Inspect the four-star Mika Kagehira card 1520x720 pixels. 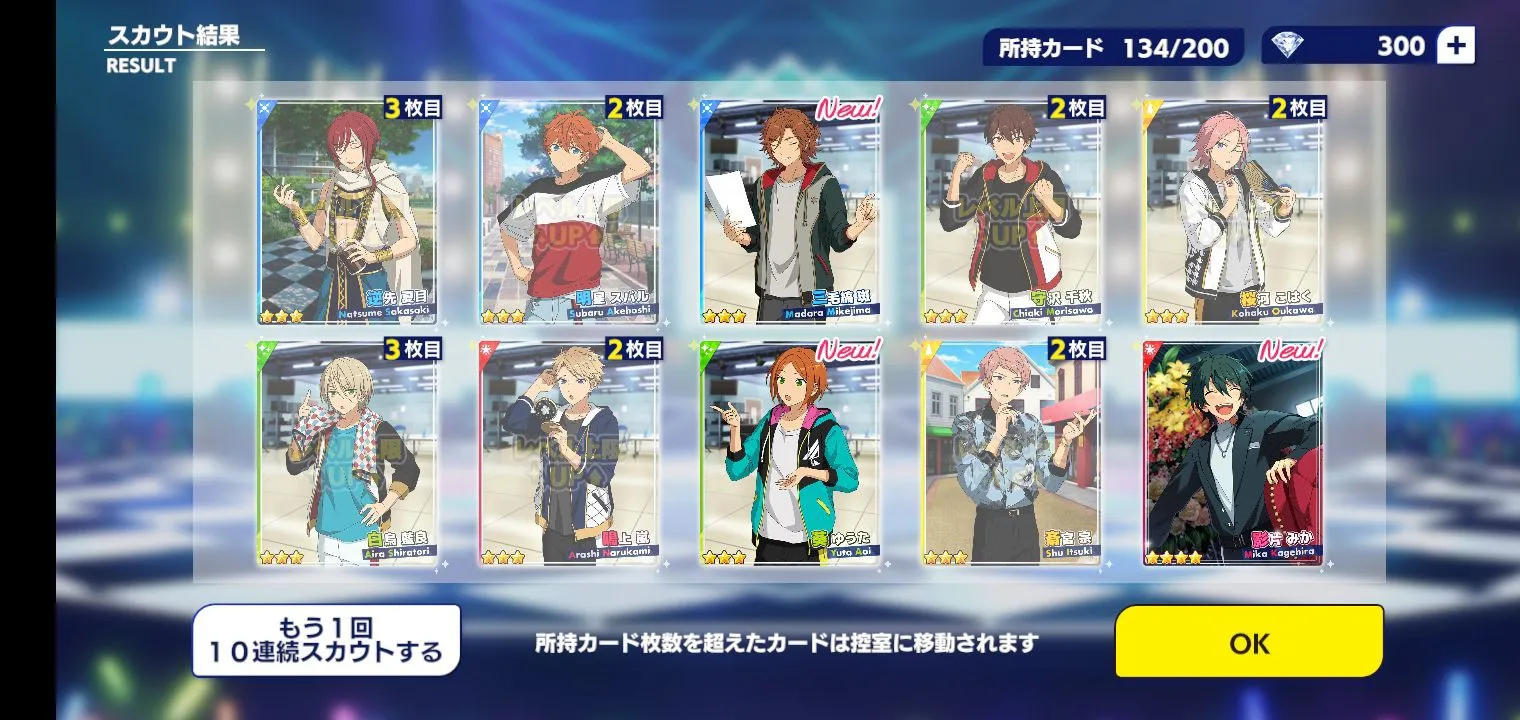pos(1233,454)
